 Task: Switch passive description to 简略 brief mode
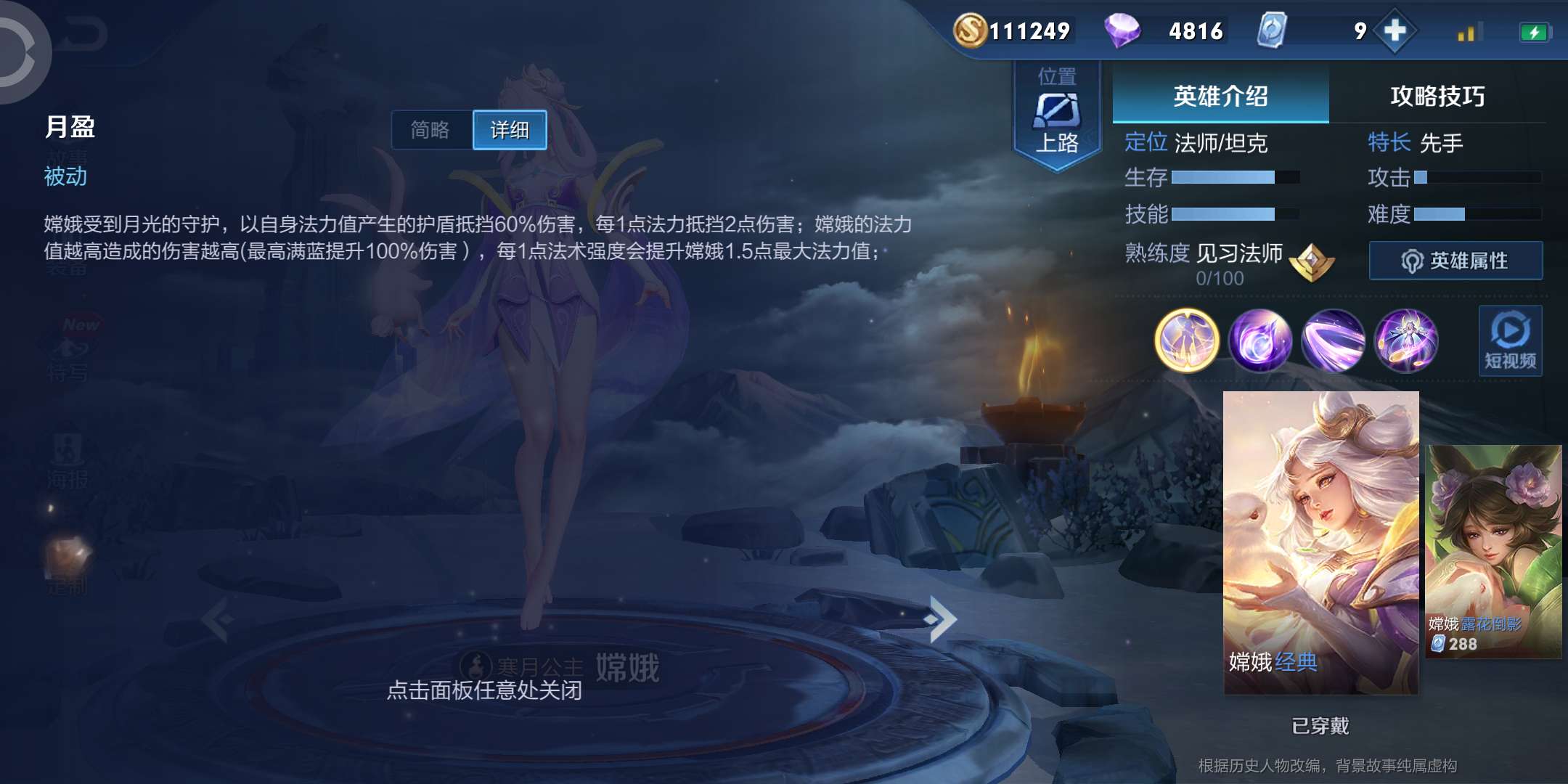(x=431, y=129)
